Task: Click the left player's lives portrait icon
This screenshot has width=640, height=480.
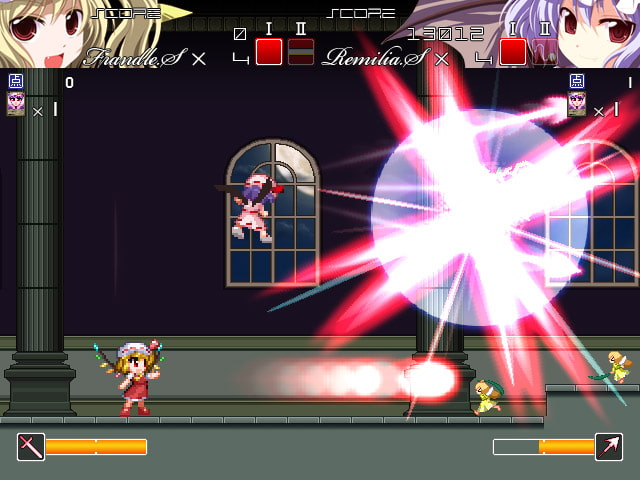Action: pyautogui.click(x=16, y=105)
